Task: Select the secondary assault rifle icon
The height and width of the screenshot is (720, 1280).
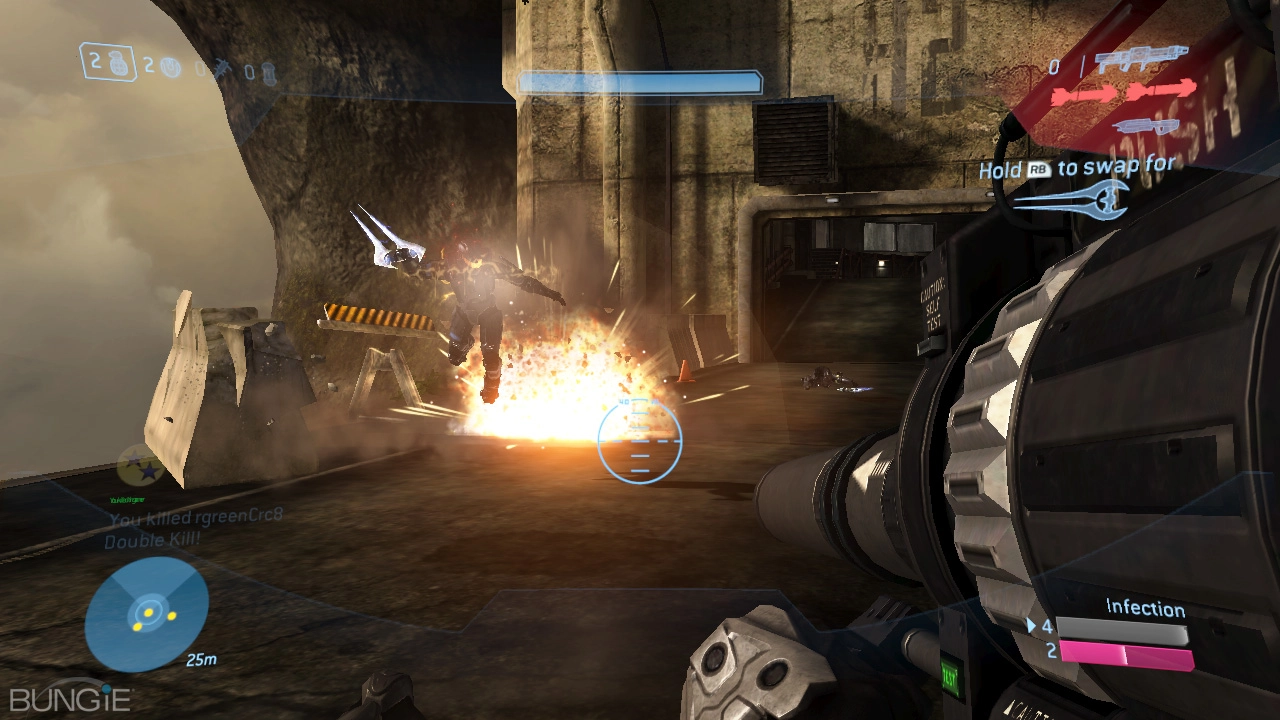Action: point(1145,126)
